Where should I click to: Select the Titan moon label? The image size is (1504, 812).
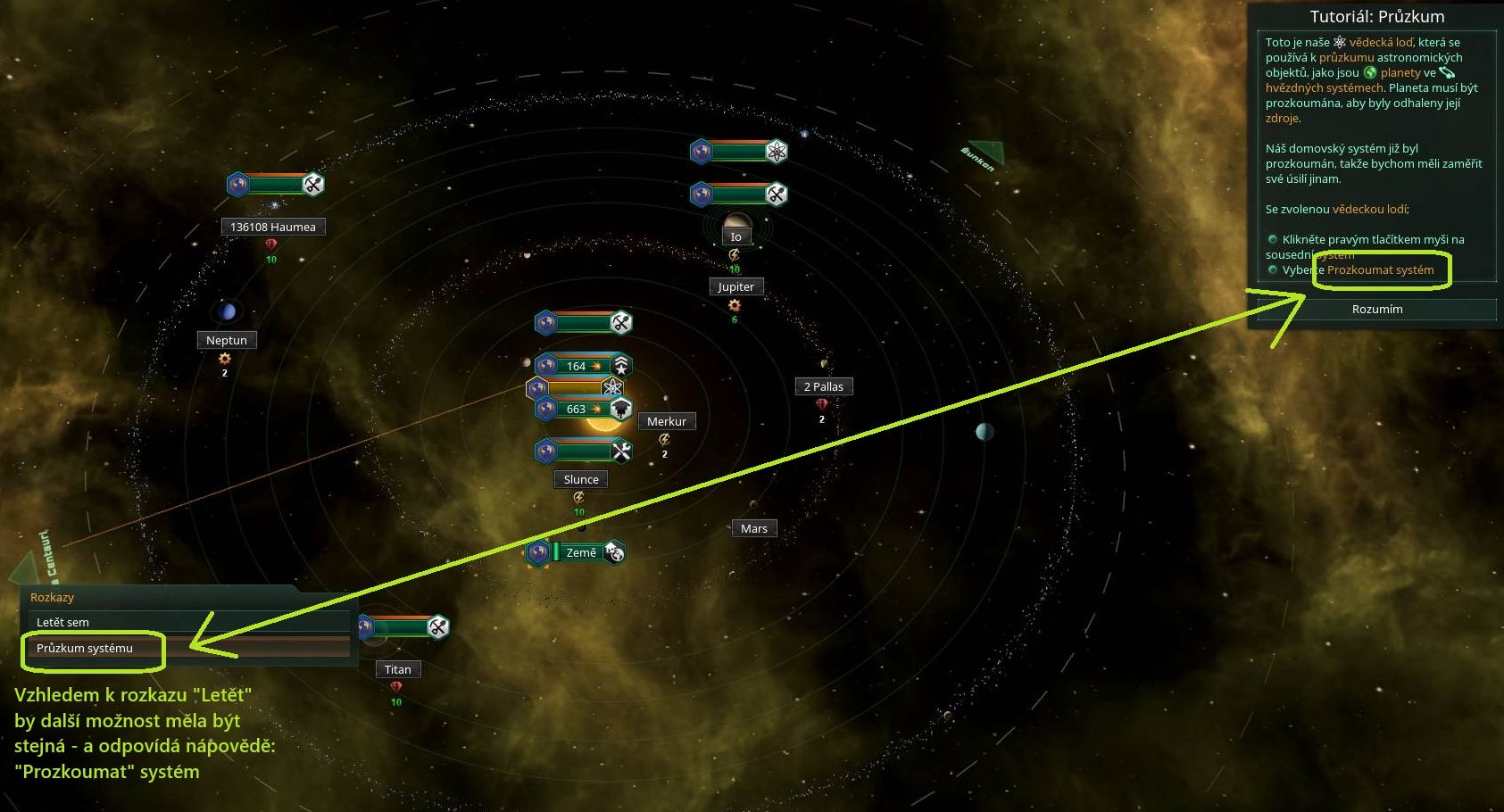pyautogui.click(x=398, y=669)
